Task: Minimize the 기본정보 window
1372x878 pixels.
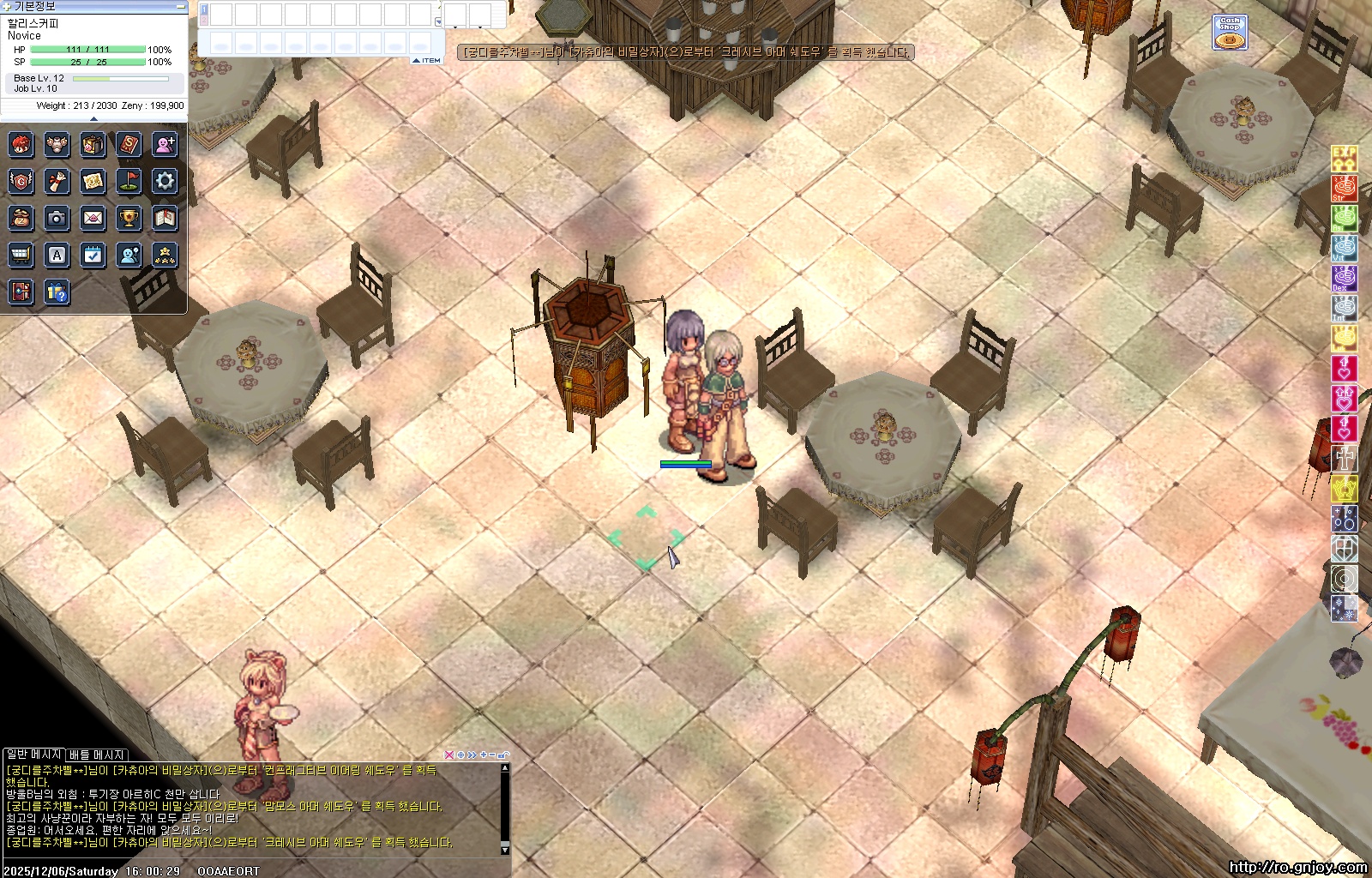Action: coord(180,6)
